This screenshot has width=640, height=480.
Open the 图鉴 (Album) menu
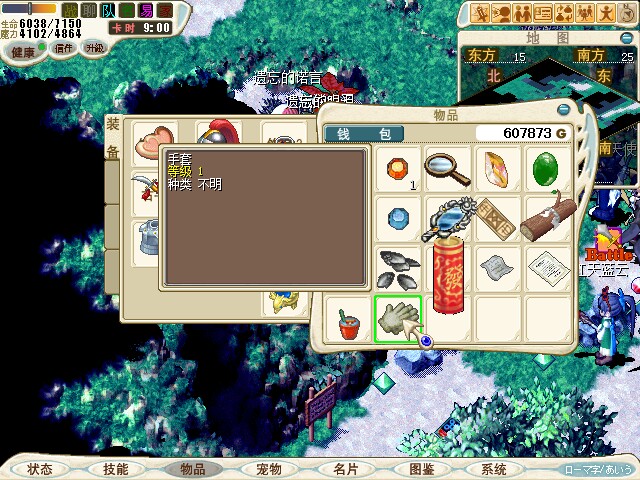pos(421,469)
